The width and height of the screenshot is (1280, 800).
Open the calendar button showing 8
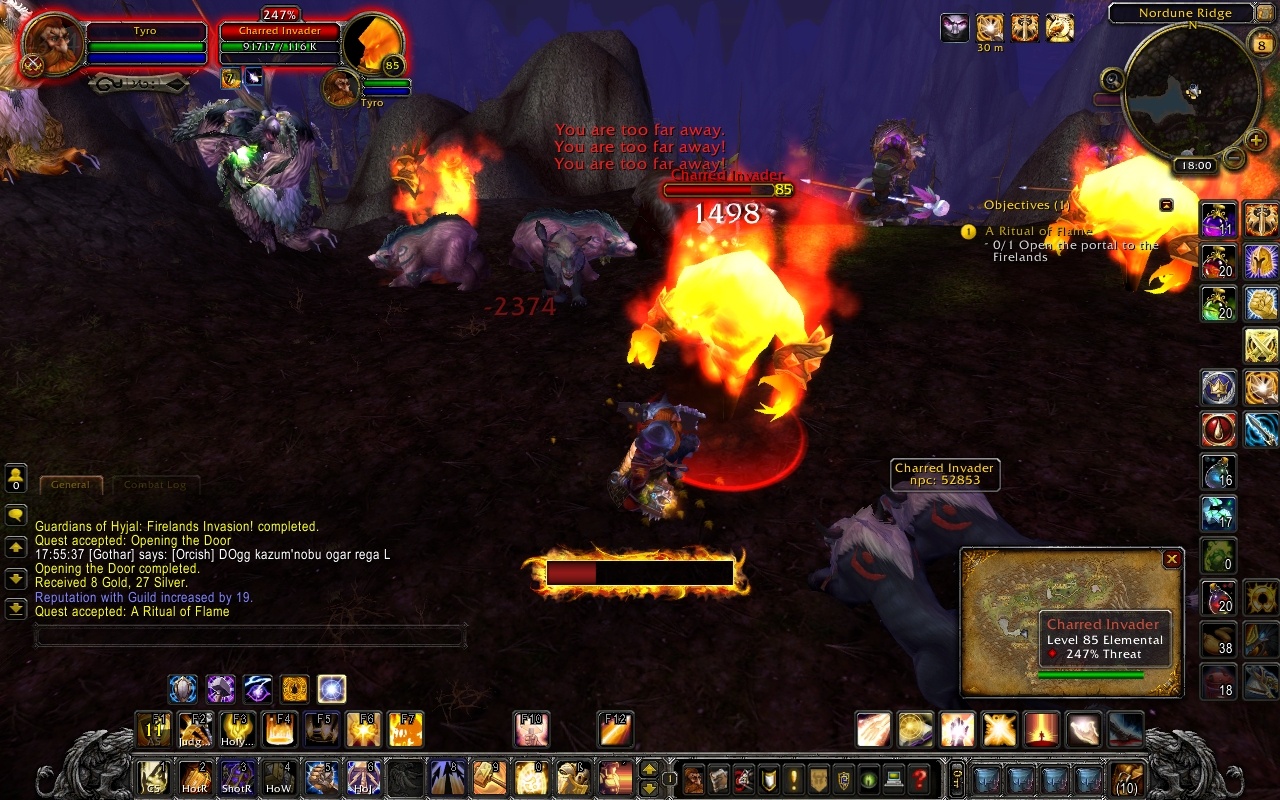[x=1259, y=42]
